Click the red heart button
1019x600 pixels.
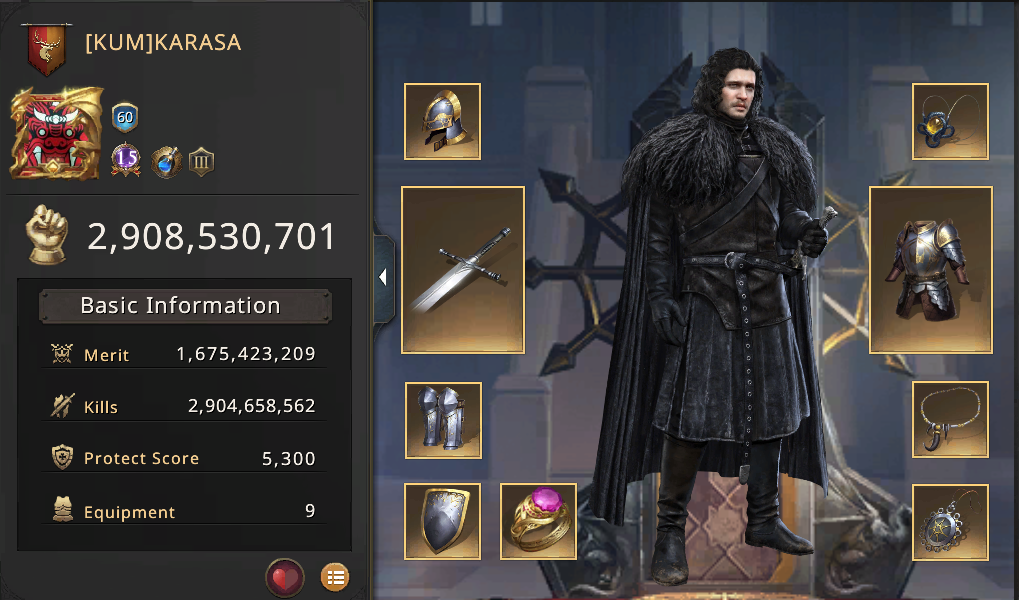click(x=285, y=577)
